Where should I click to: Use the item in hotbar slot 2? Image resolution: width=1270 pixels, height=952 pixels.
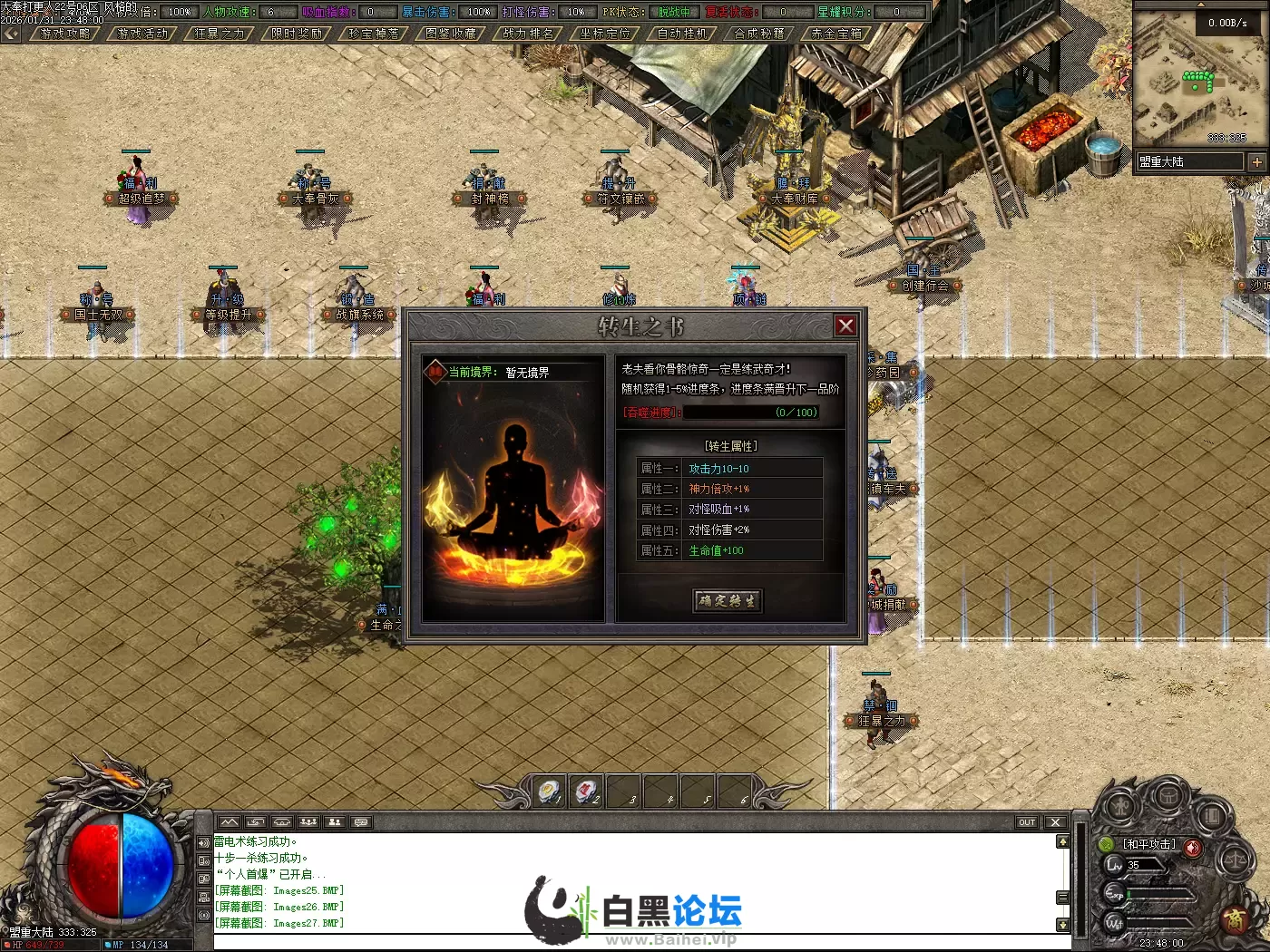tap(587, 792)
